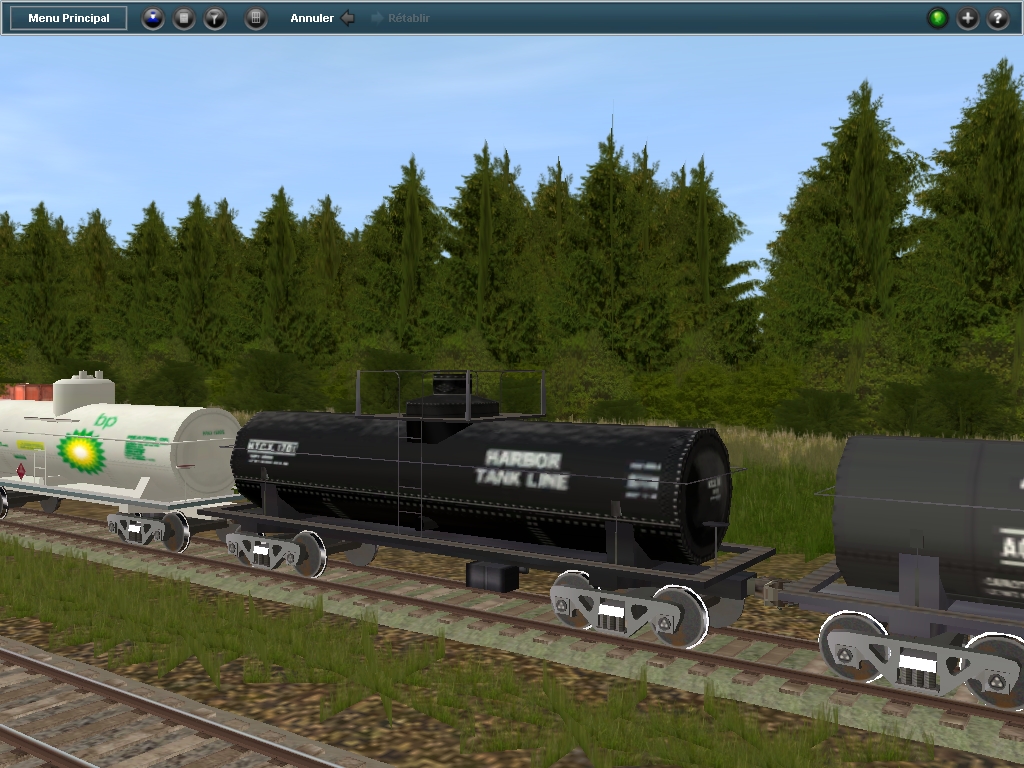The height and width of the screenshot is (768, 1024).
Task: Select the square document toolbar button
Action: [x=184, y=18]
